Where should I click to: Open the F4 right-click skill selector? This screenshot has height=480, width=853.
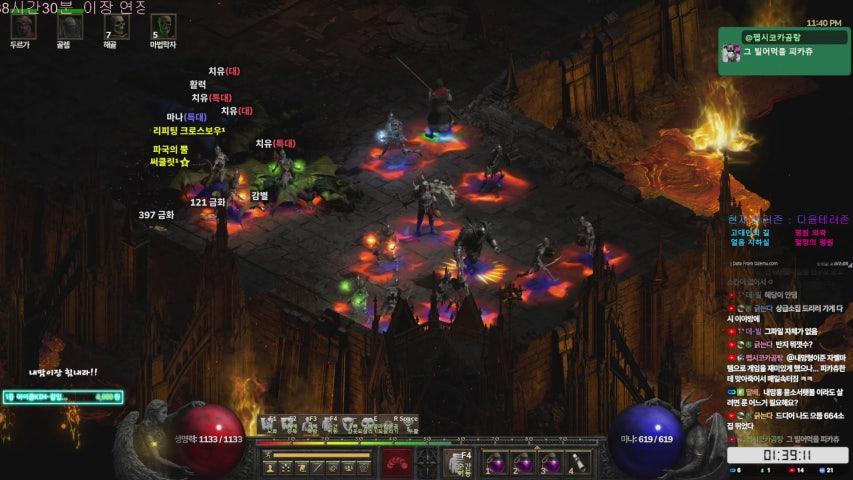[457, 462]
